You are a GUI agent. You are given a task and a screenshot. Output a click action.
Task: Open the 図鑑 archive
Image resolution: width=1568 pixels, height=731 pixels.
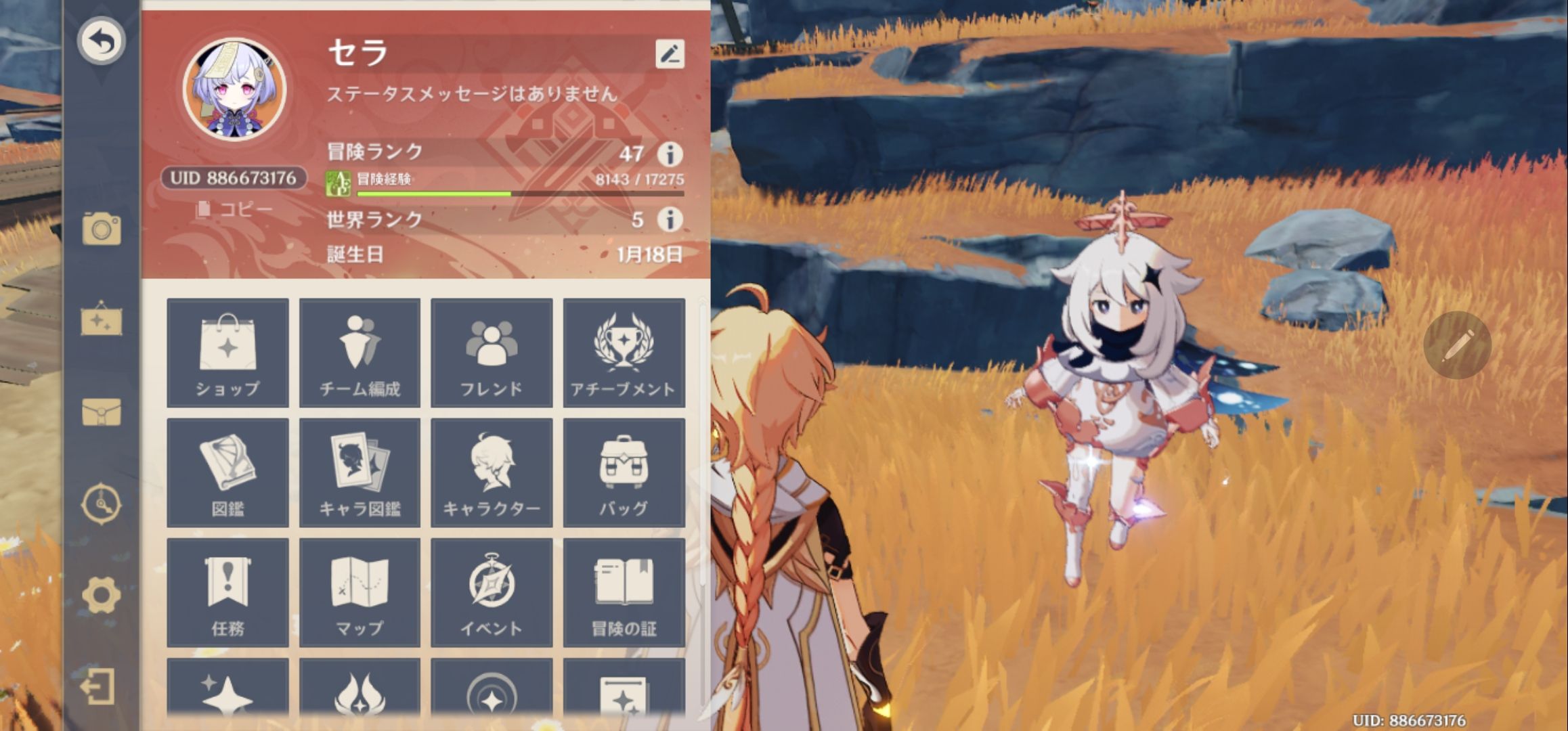pyautogui.click(x=229, y=472)
